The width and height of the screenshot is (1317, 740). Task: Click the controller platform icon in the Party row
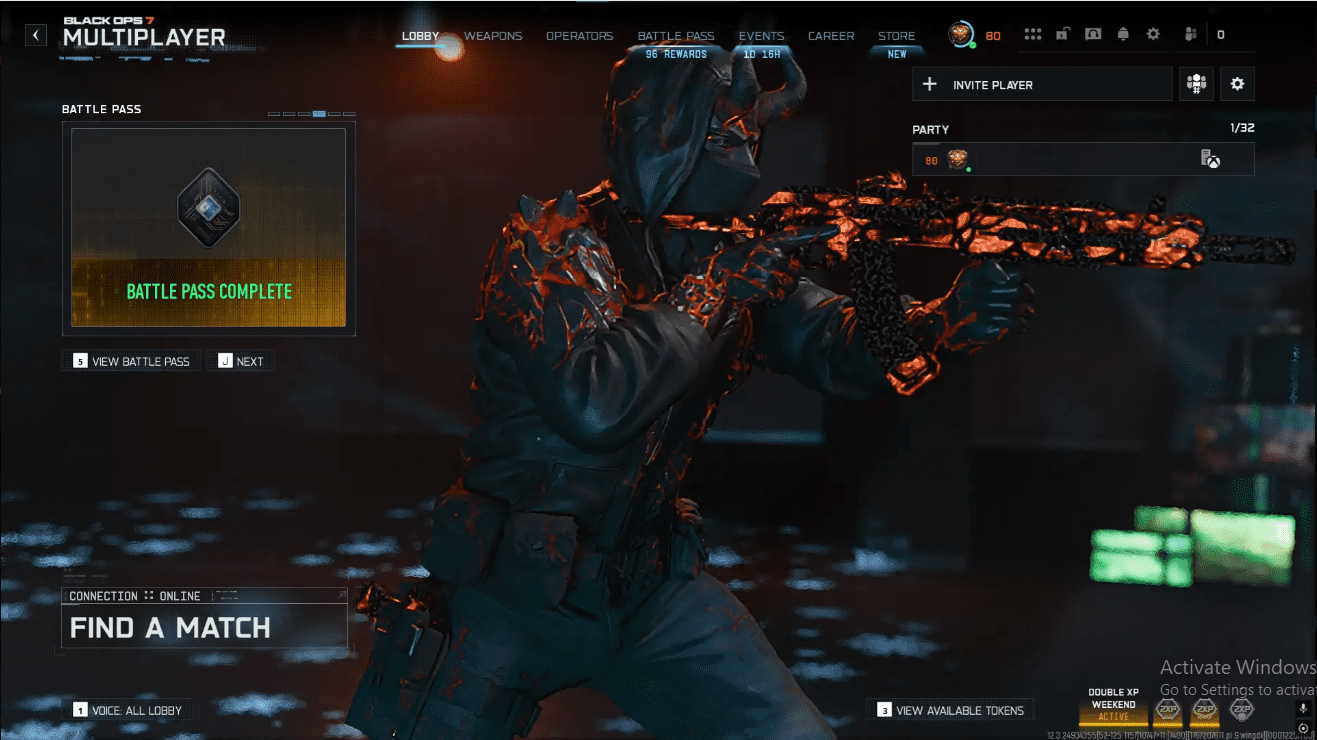[1211, 158]
